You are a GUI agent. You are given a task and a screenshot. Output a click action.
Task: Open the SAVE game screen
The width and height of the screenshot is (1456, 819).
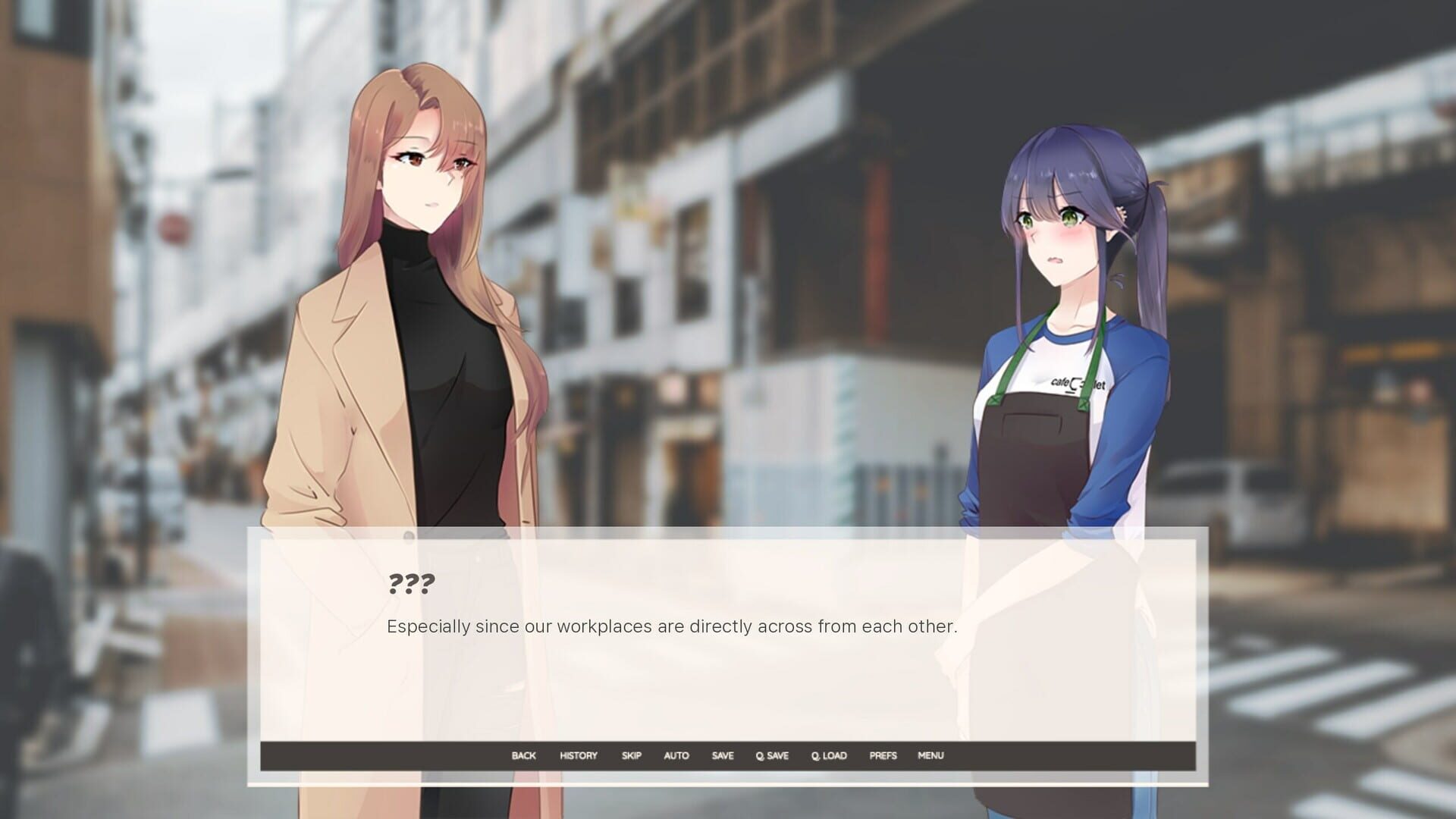[x=722, y=755]
